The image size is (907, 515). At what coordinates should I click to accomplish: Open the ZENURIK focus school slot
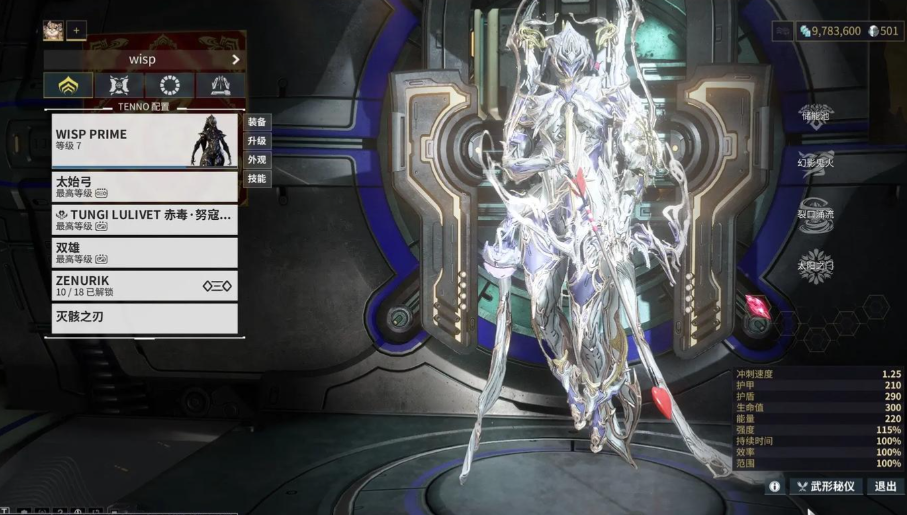pyautogui.click(x=144, y=285)
